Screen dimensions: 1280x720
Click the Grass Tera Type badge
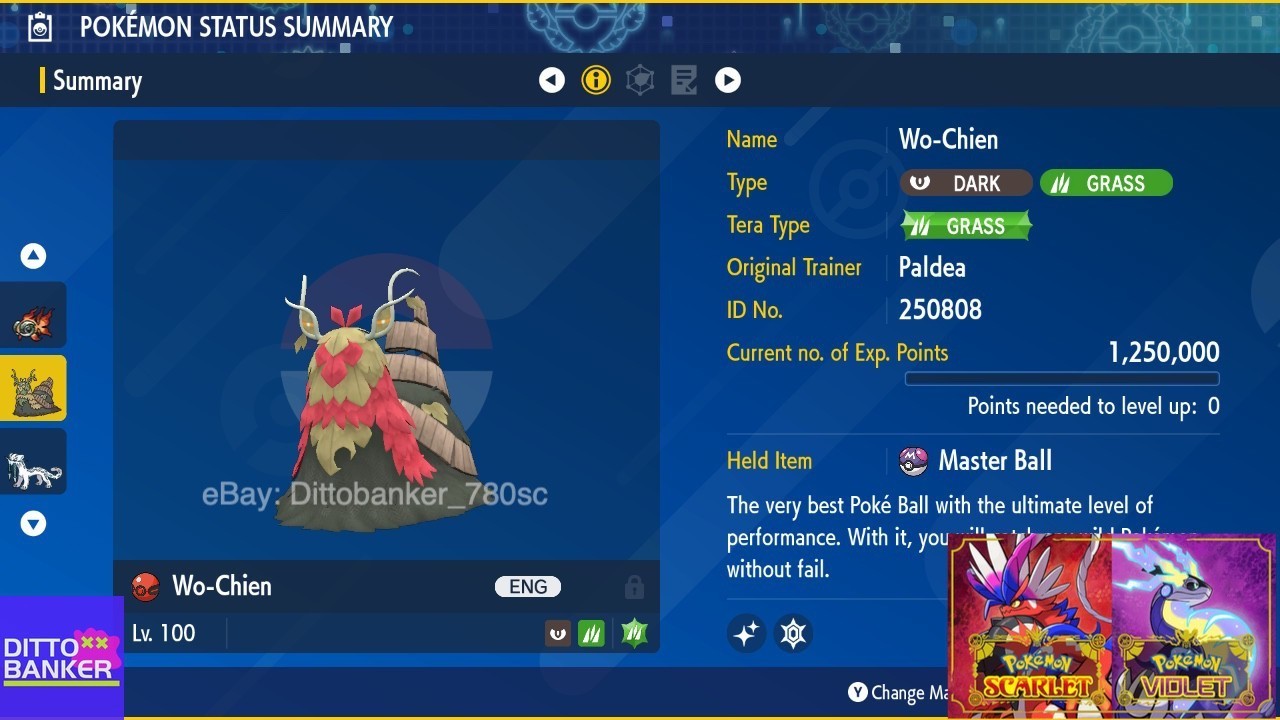966,226
